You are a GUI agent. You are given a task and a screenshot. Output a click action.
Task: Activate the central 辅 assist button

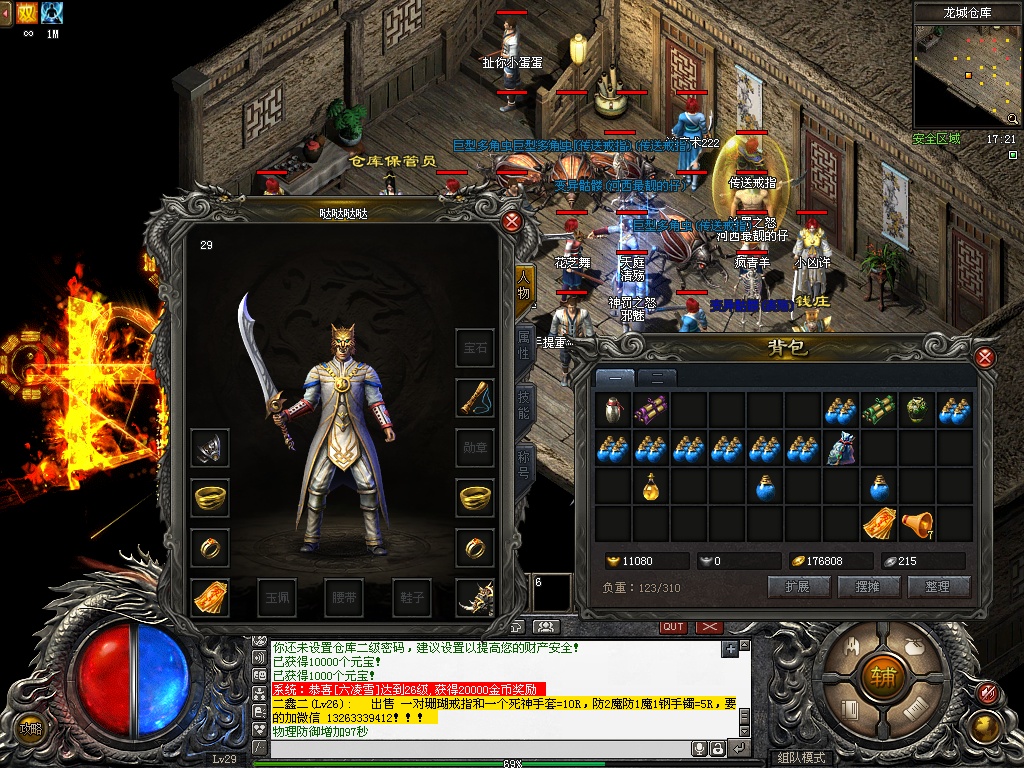tap(883, 677)
